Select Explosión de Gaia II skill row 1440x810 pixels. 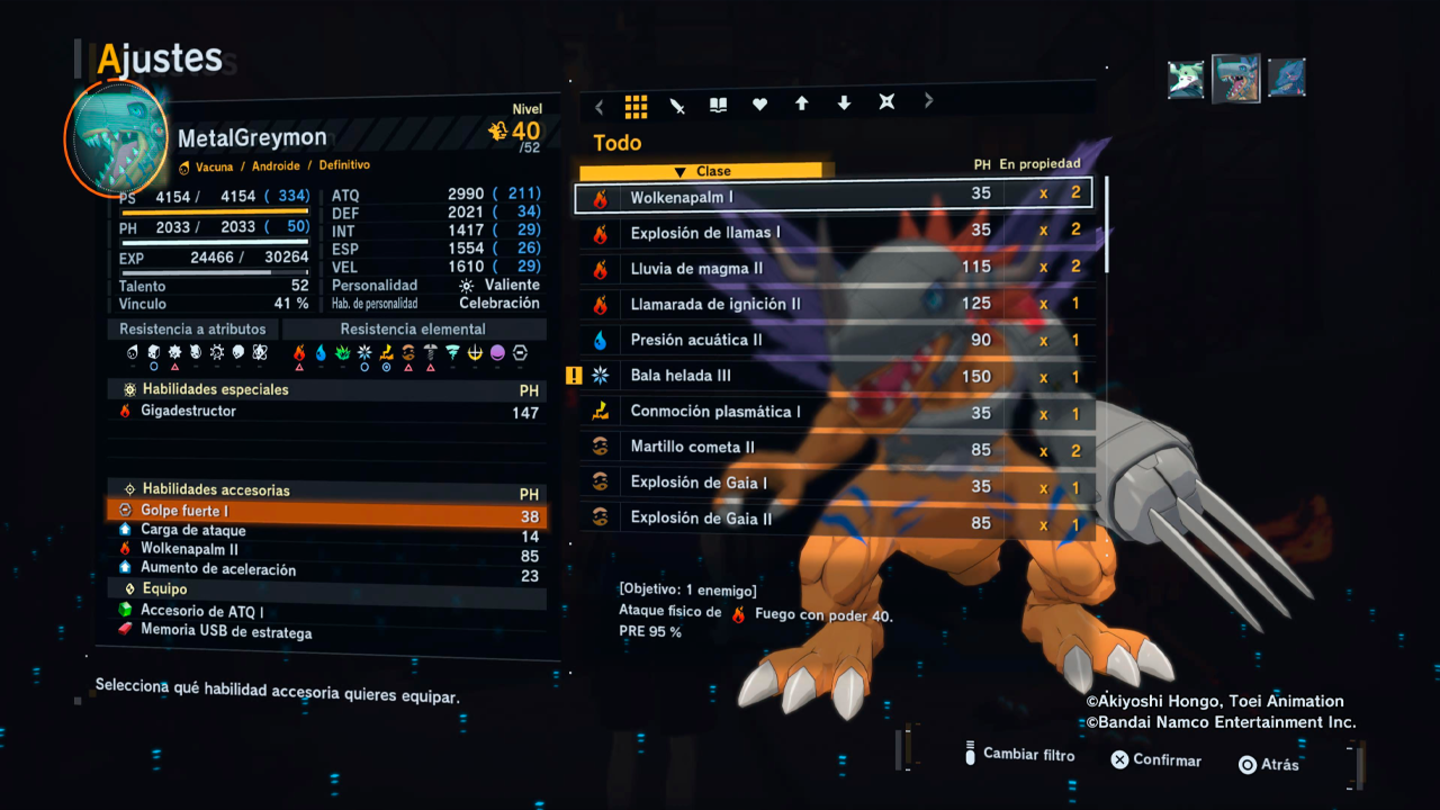(832, 519)
